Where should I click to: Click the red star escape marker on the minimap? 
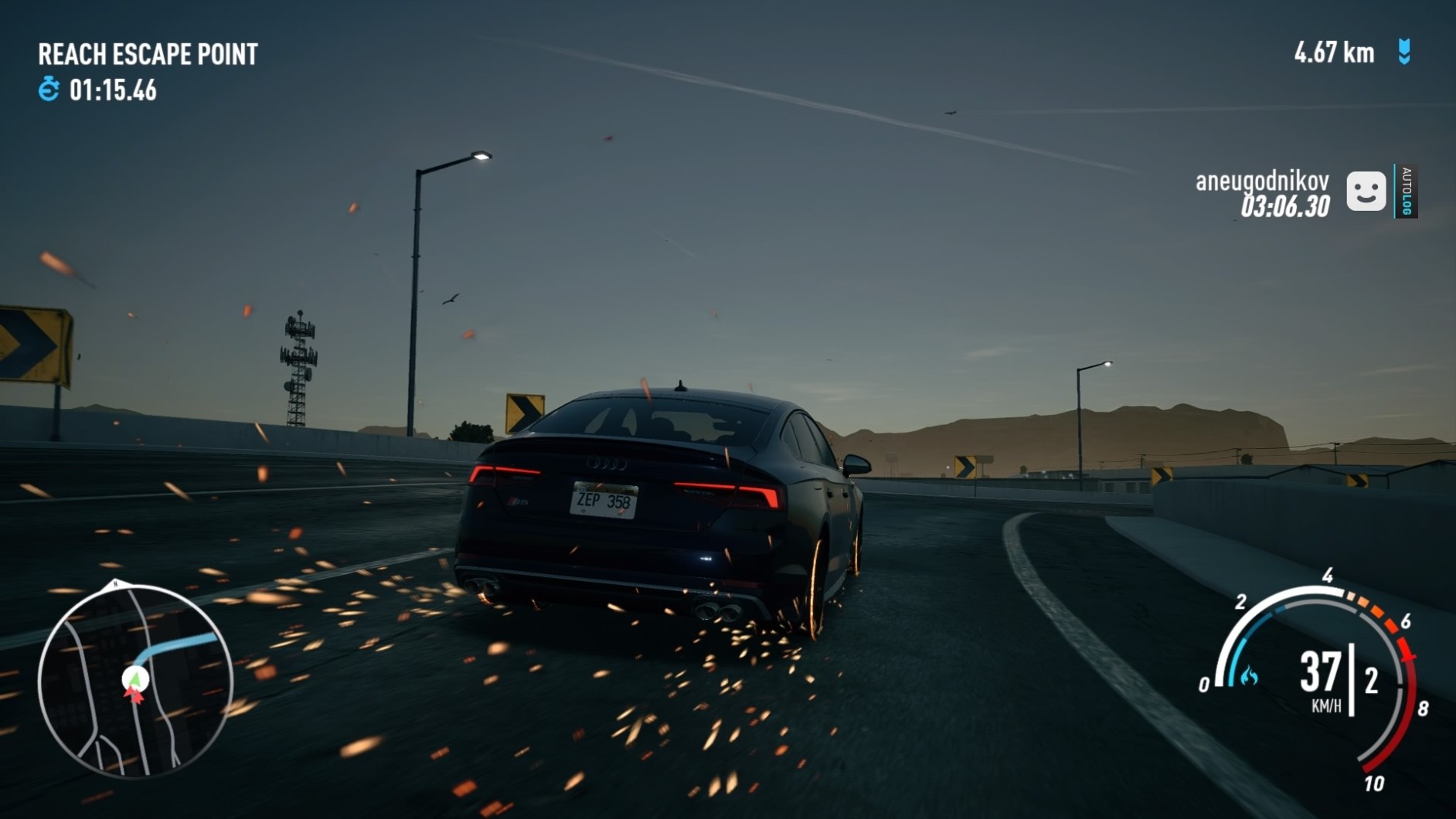tap(134, 695)
